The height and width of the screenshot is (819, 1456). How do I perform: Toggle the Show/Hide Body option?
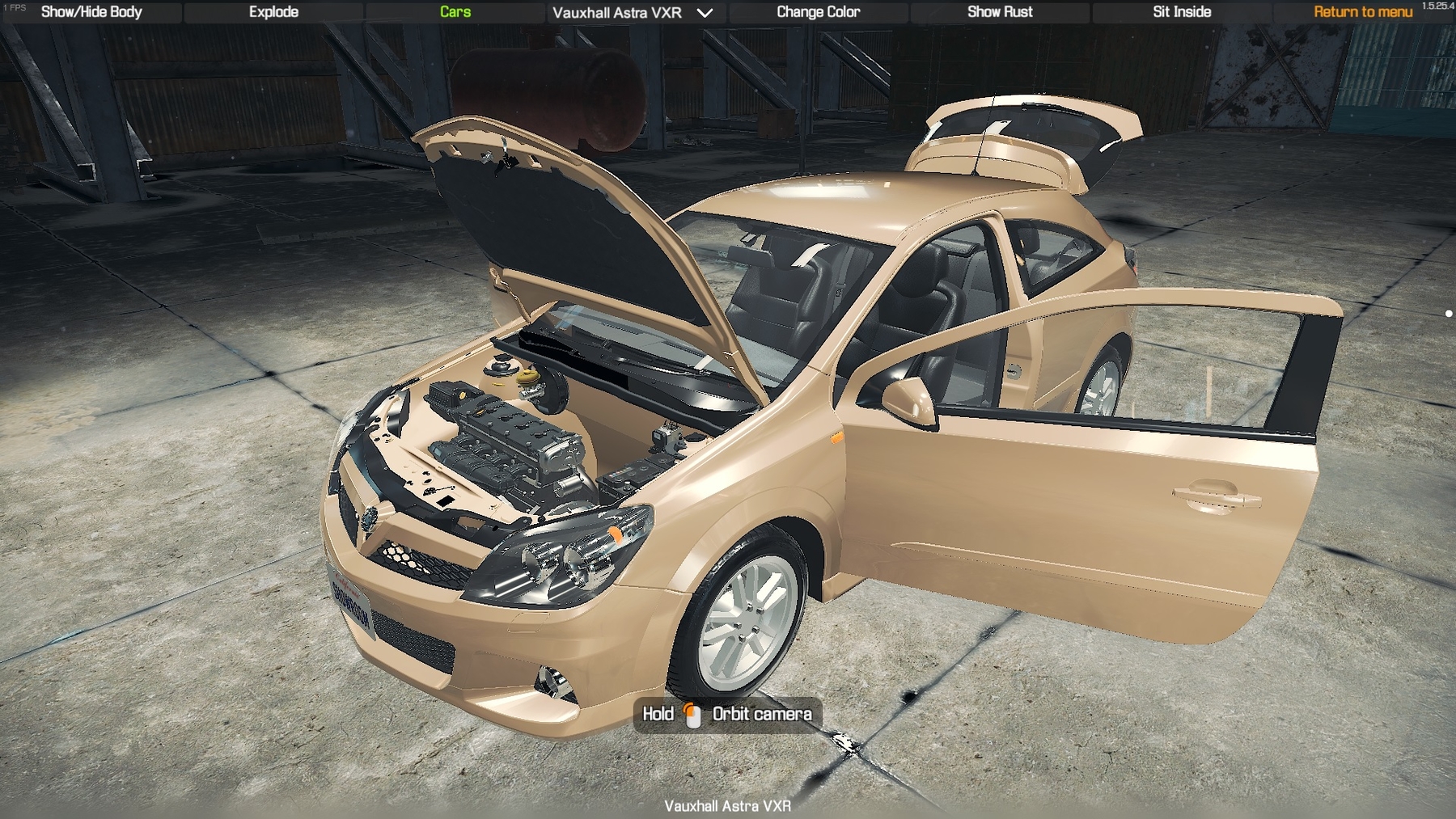tap(91, 12)
